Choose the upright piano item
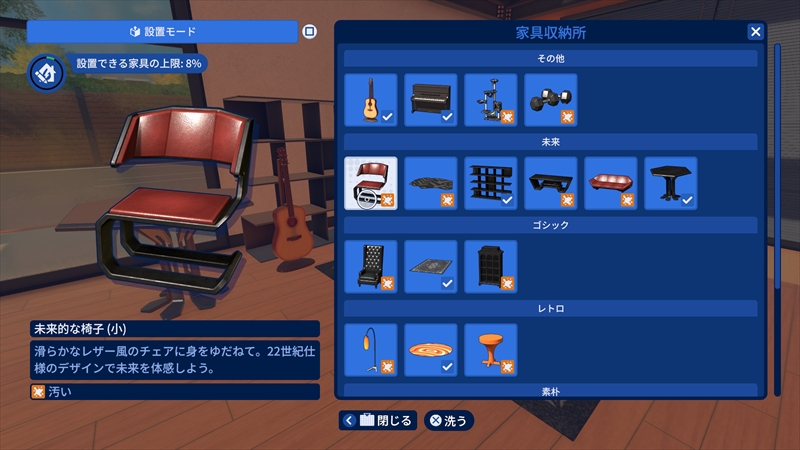Viewport: 800px width, 450px height. tap(431, 99)
